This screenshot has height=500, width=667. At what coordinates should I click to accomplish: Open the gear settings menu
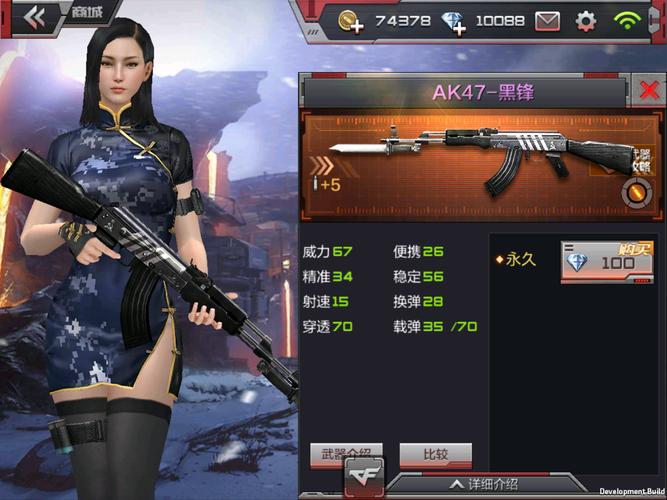[586, 20]
